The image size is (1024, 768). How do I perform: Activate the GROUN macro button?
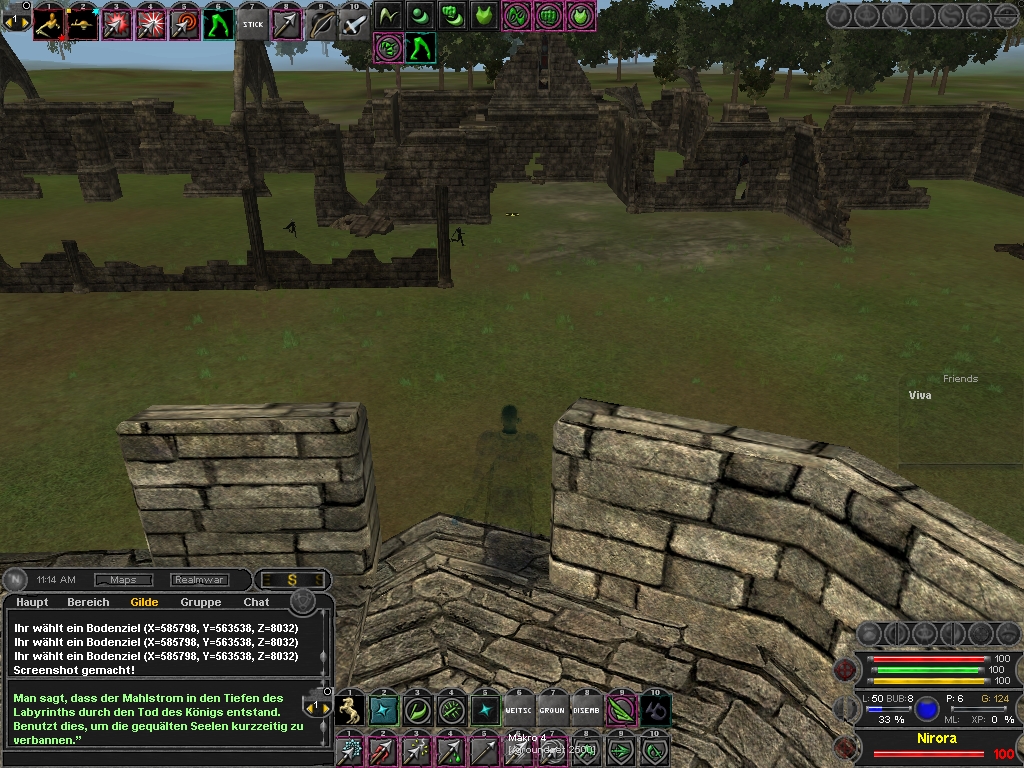553,710
